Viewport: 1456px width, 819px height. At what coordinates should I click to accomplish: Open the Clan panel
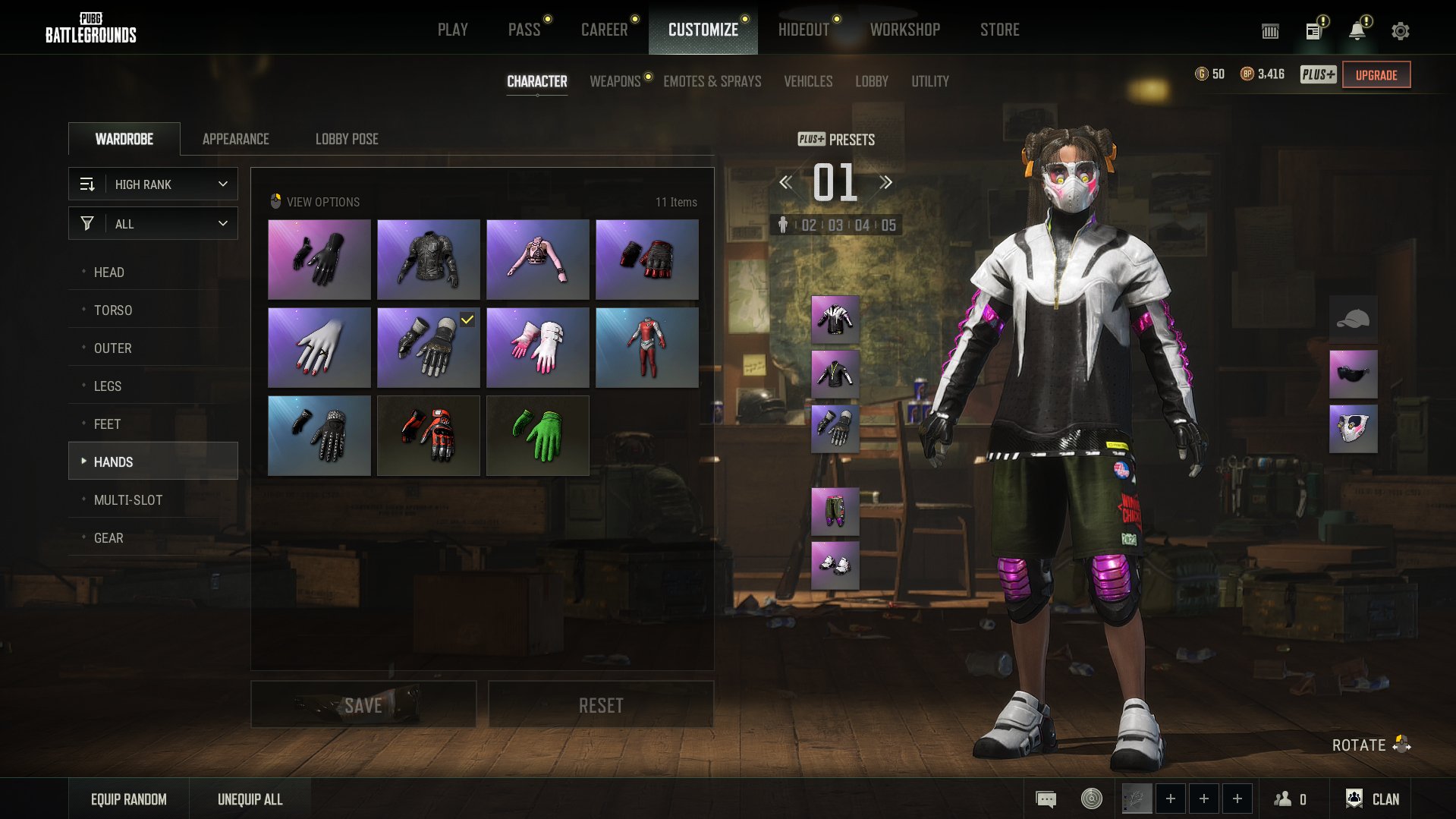(x=1373, y=799)
